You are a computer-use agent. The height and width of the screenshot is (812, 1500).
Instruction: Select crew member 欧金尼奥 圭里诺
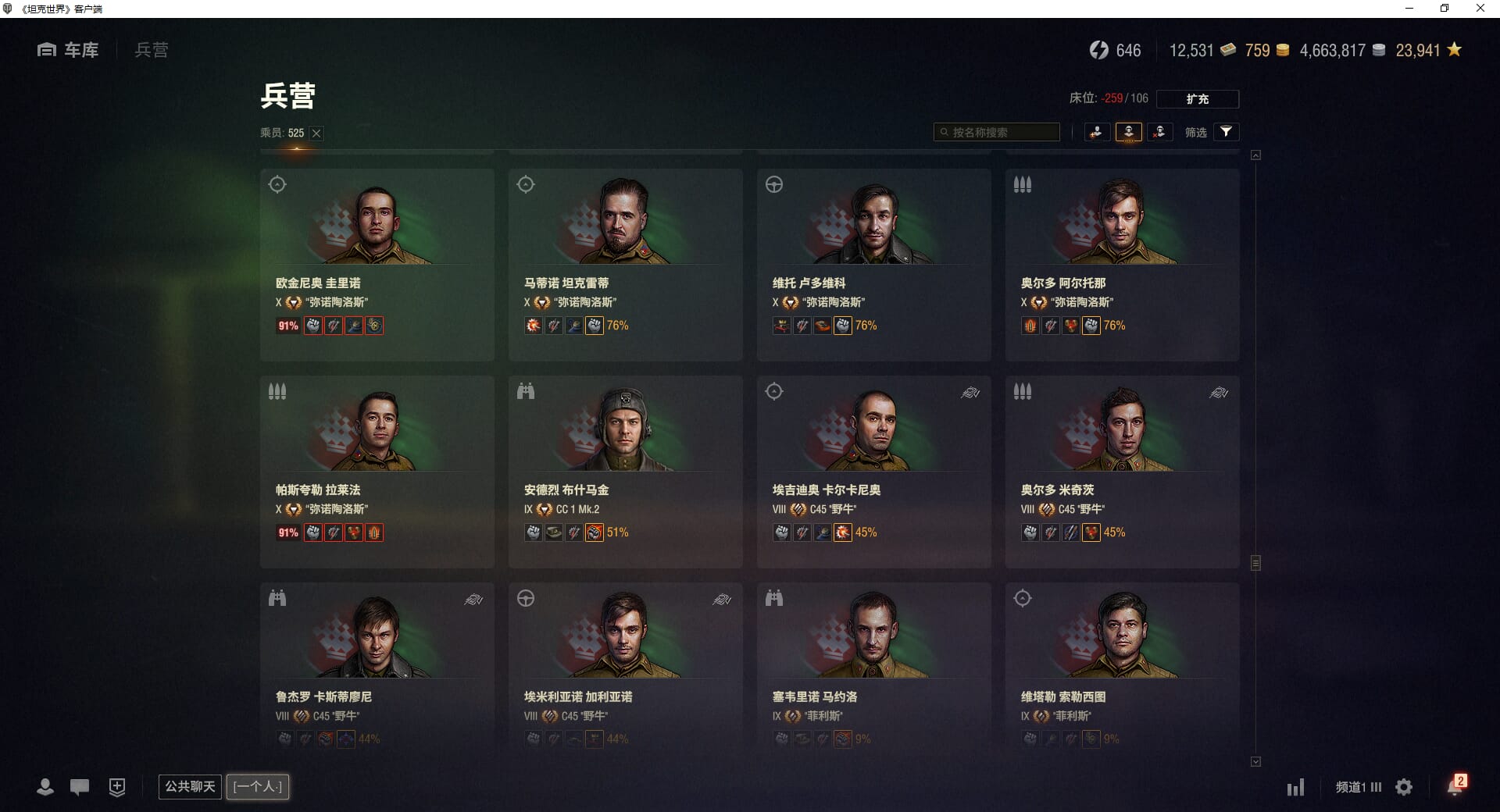377,264
